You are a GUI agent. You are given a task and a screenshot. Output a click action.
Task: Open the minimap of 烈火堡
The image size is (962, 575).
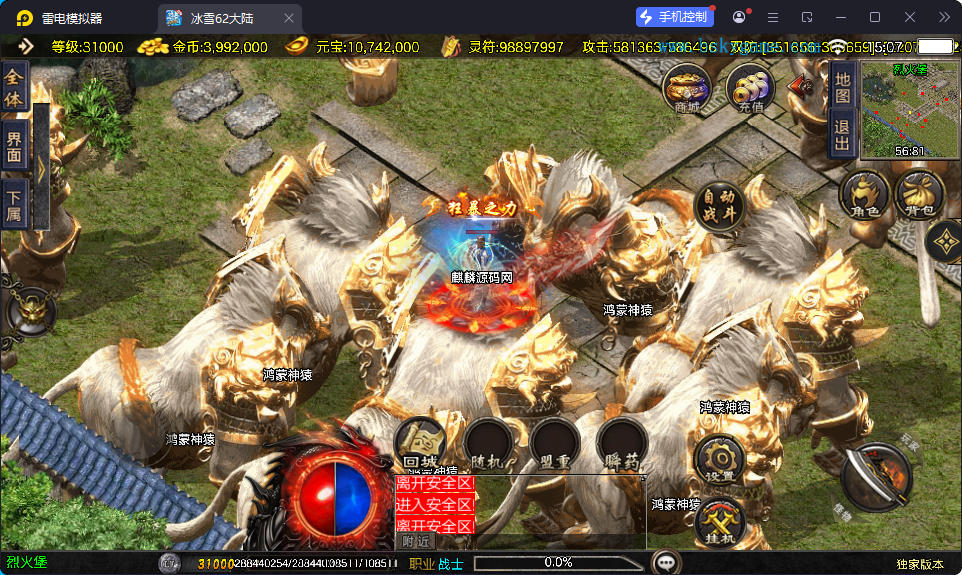pyautogui.click(x=895, y=110)
